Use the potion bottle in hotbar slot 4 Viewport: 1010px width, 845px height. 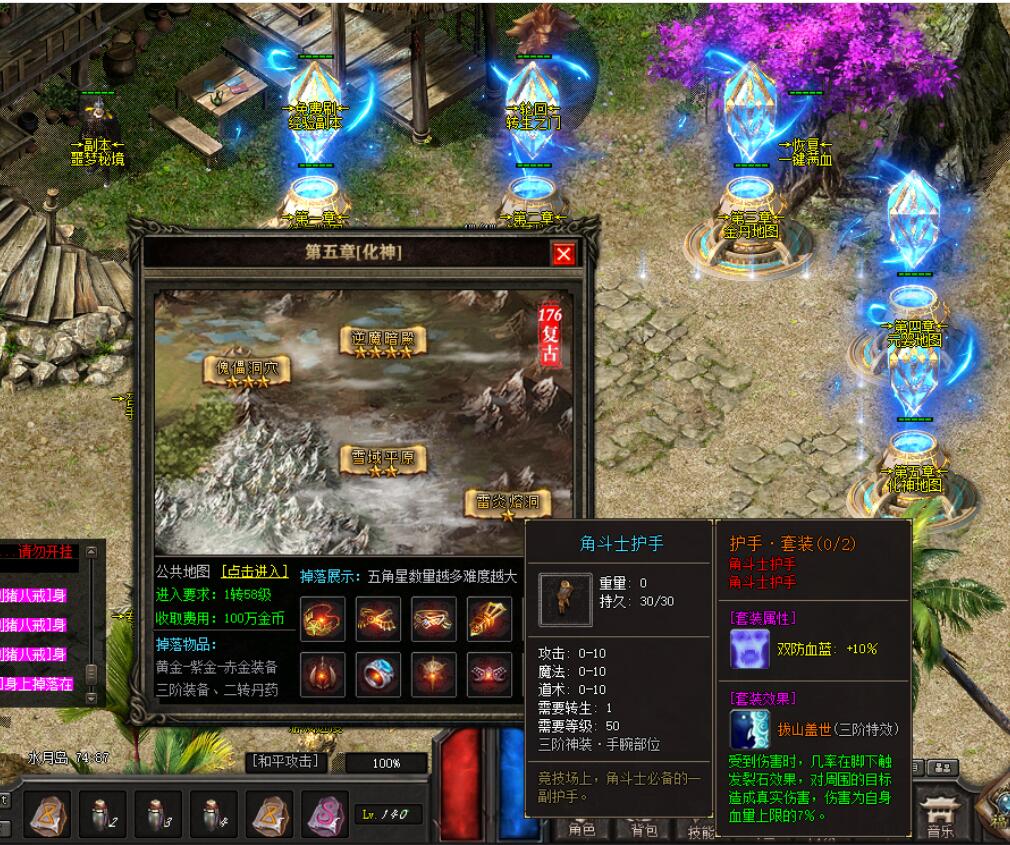(x=213, y=812)
